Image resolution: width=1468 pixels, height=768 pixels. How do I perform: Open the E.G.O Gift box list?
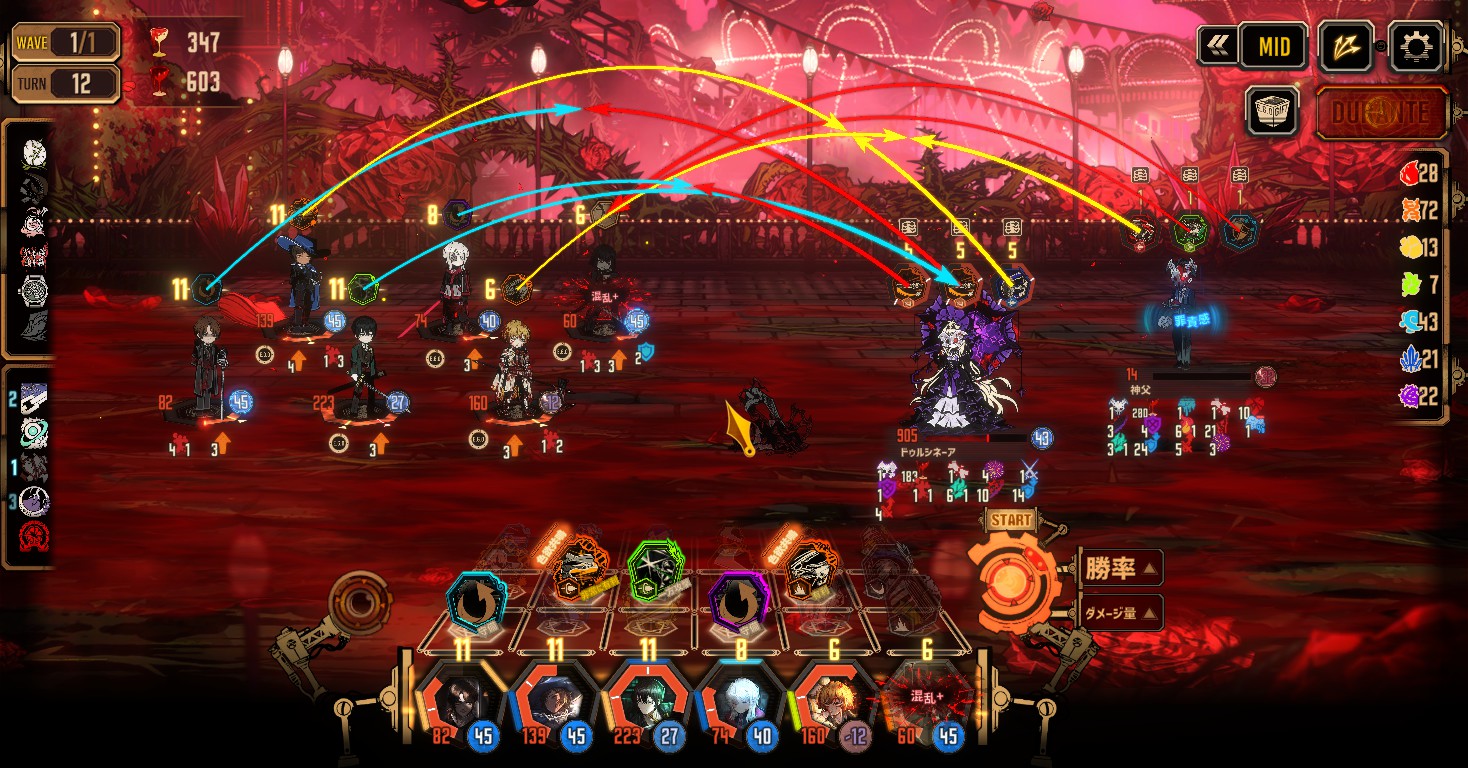(x=1272, y=110)
